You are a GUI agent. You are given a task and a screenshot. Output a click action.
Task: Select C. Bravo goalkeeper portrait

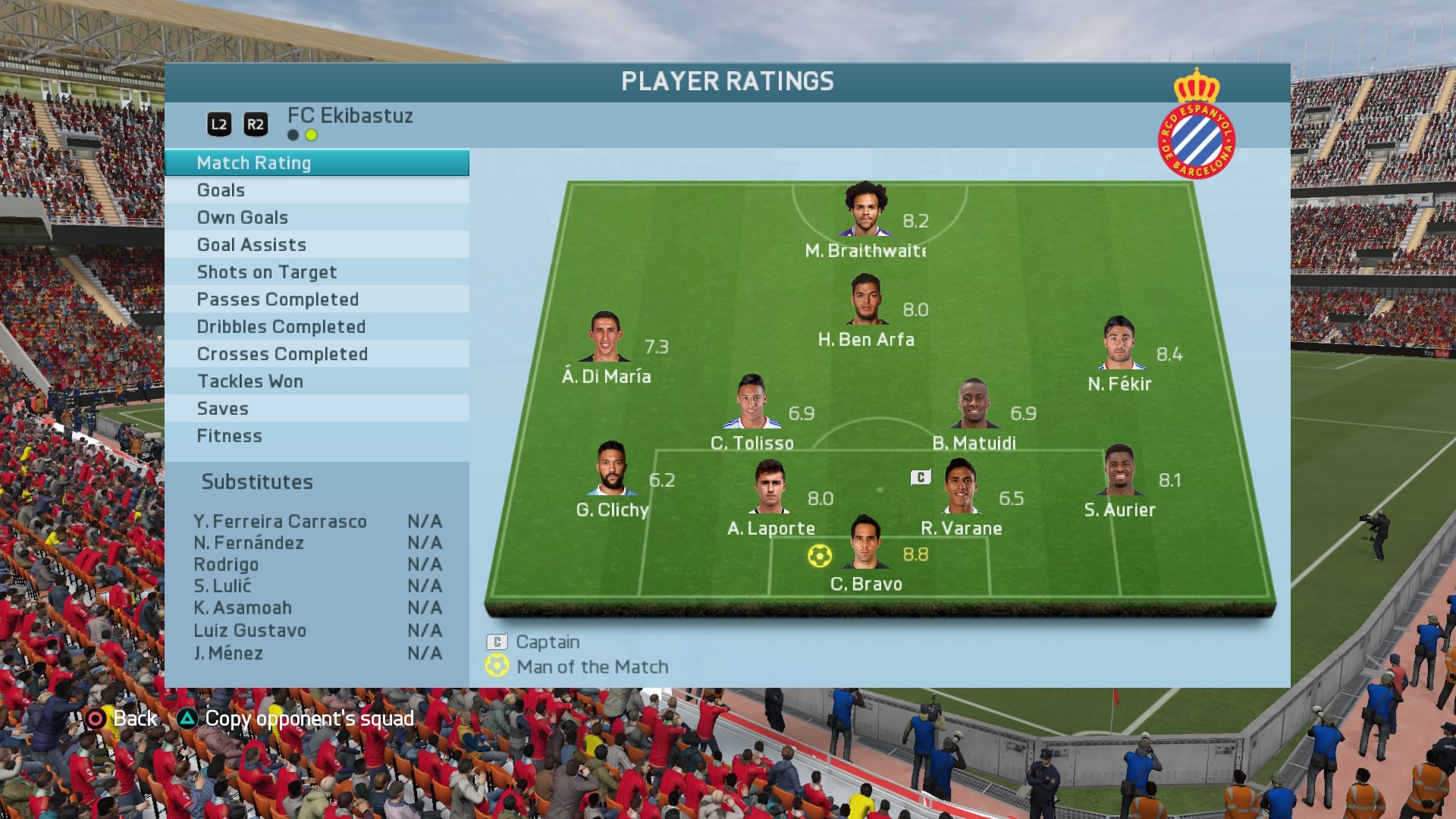(x=865, y=543)
